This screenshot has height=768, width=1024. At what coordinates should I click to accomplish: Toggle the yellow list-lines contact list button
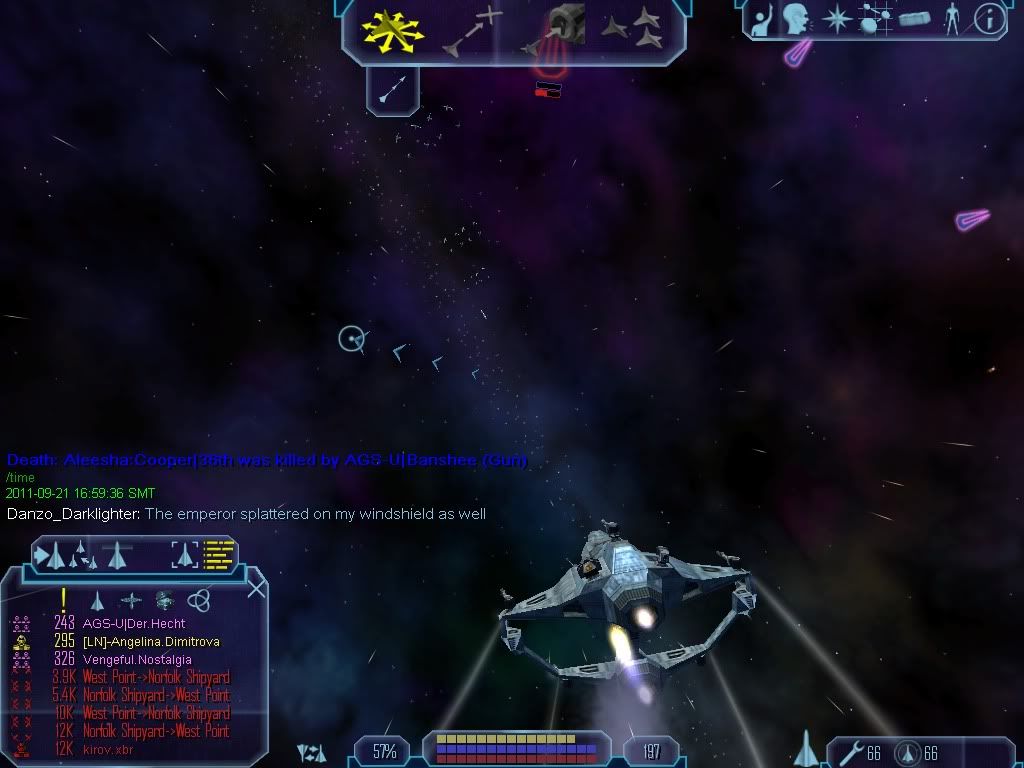point(218,553)
